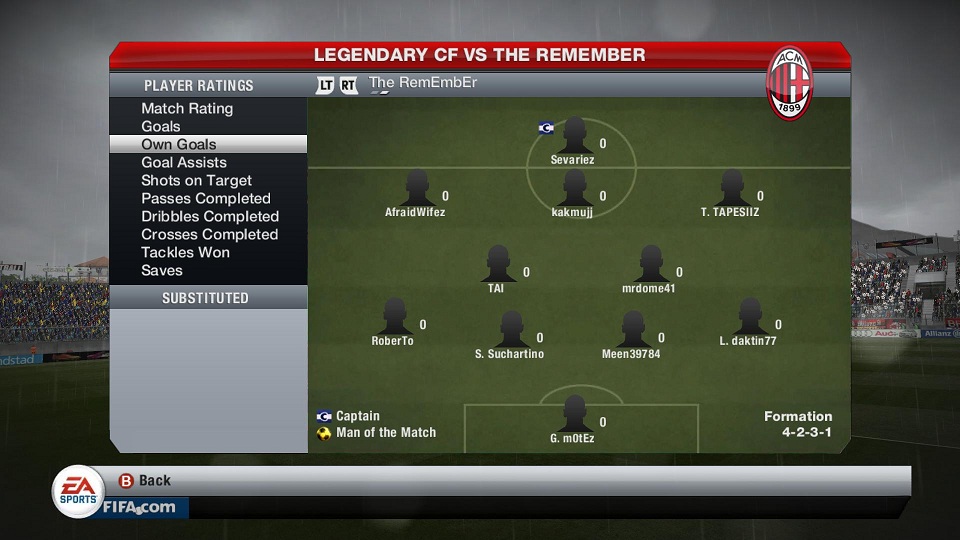
Task: Select Match Rating in player ratings list
Action: click(x=187, y=108)
